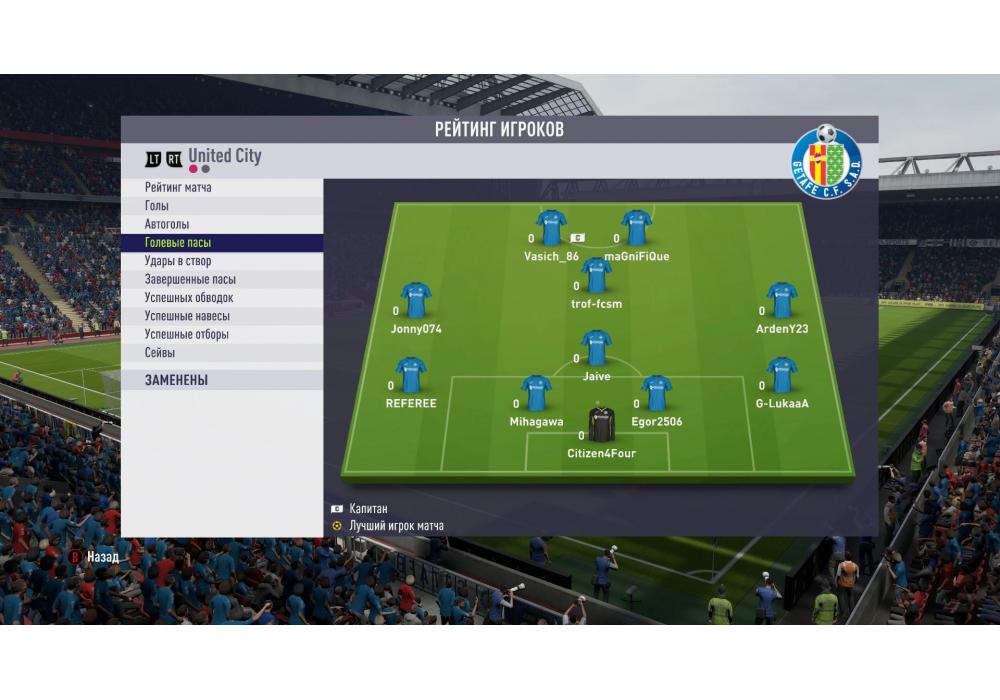This screenshot has width=1000, height=700.
Task: Select striker Vasich_86 on the pitch
Action: click(551, 228)
